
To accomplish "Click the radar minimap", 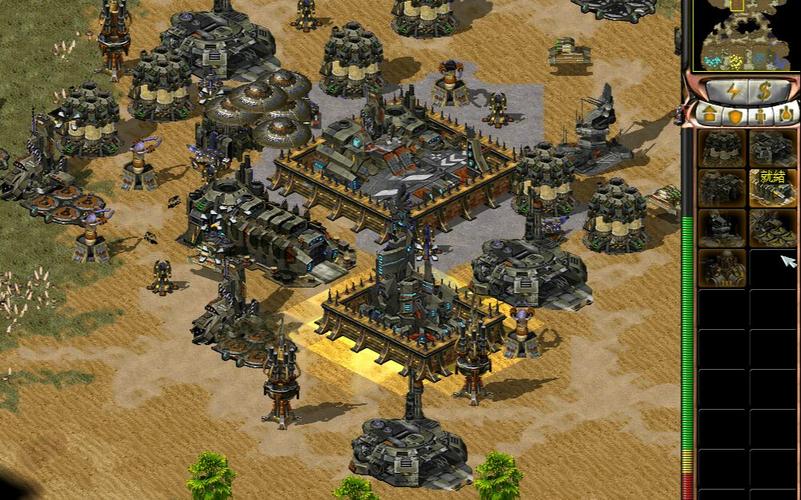I will [741, 34].
